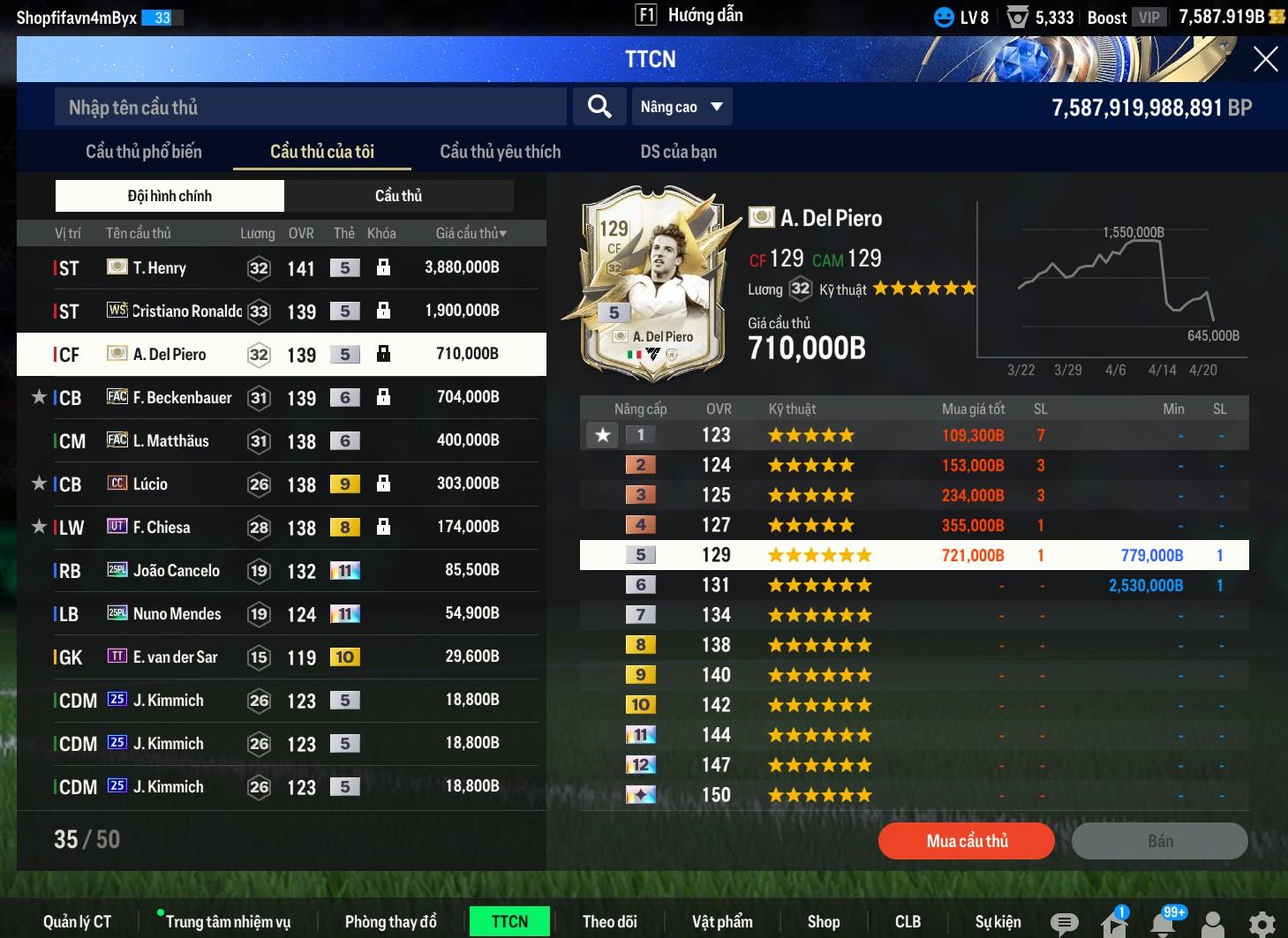The image size is (1288, 938).
Task: Open Trung tâm nhiệm vụ
Action: [228, 921]
